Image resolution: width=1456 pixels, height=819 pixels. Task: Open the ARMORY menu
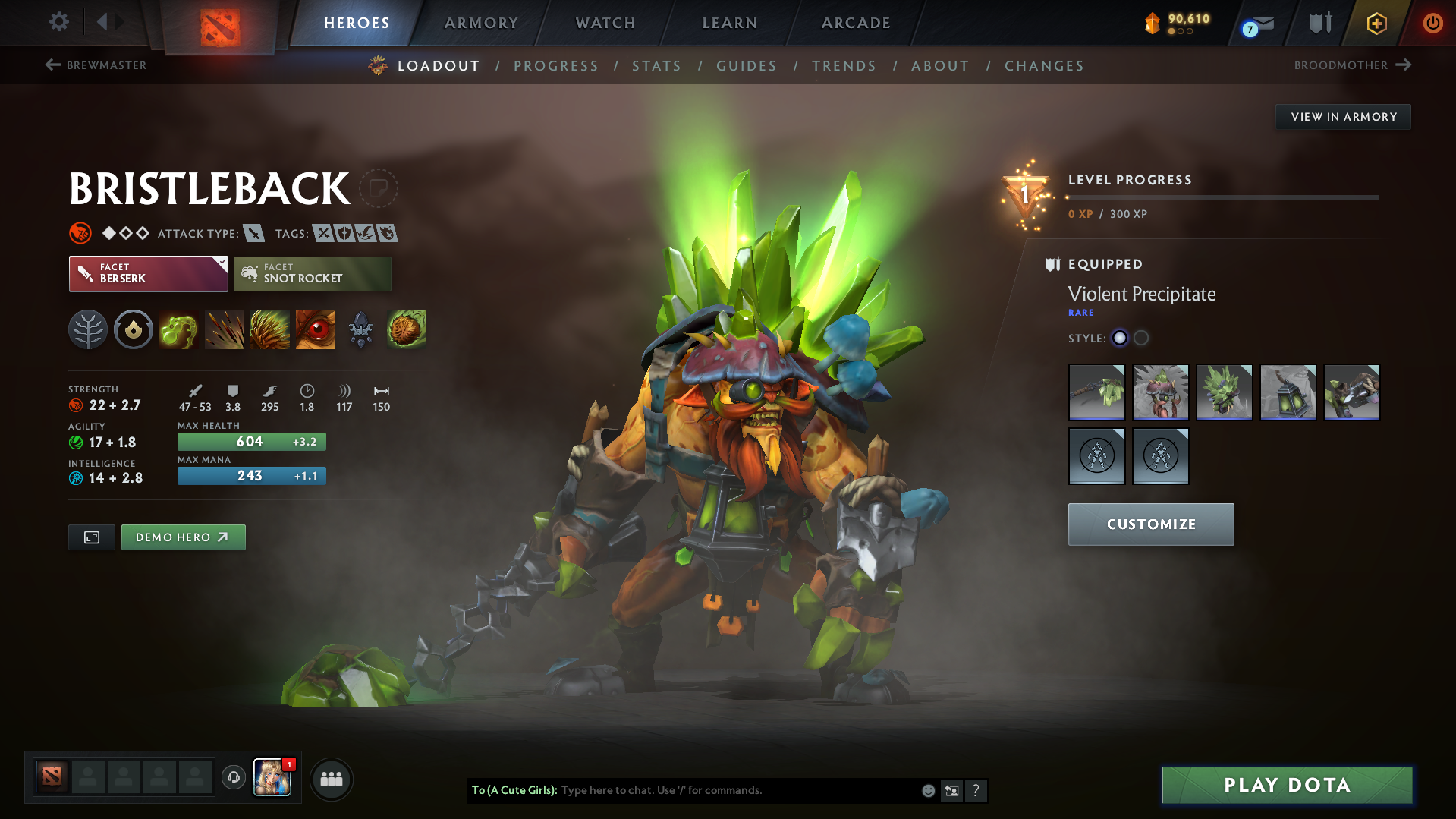tap(481, 23)
